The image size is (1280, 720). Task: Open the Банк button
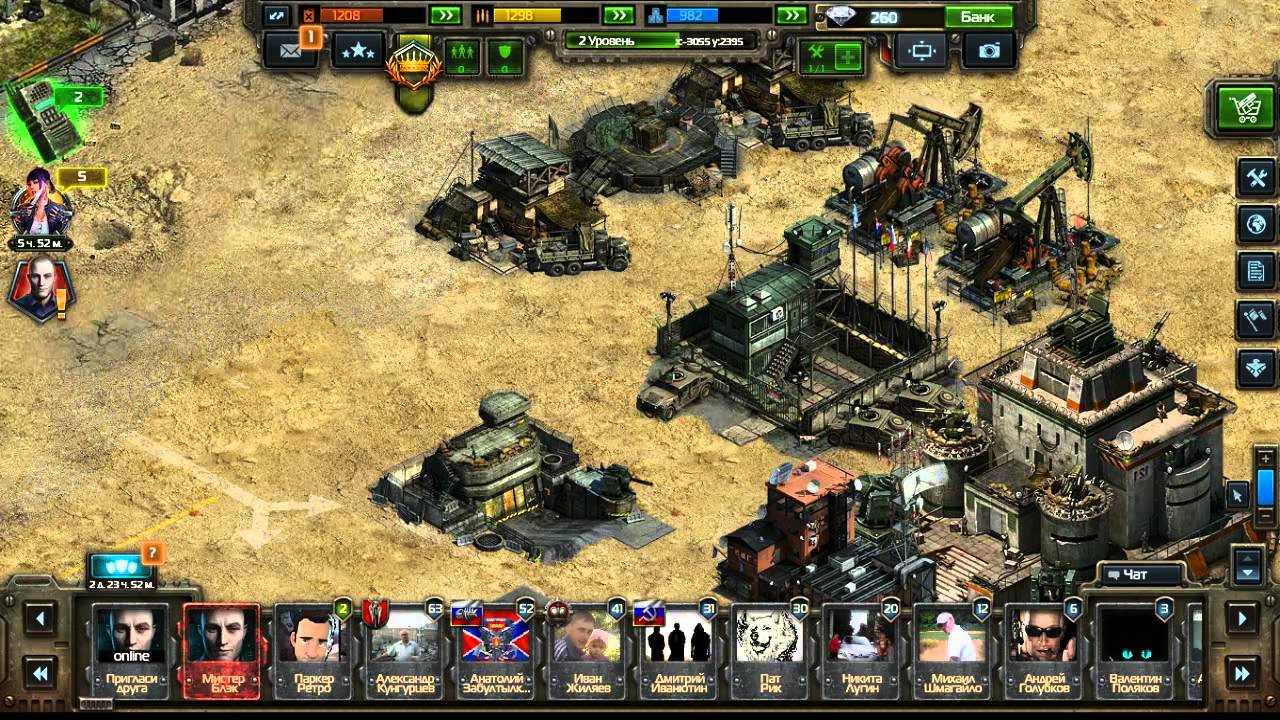(x=978, y=17)
